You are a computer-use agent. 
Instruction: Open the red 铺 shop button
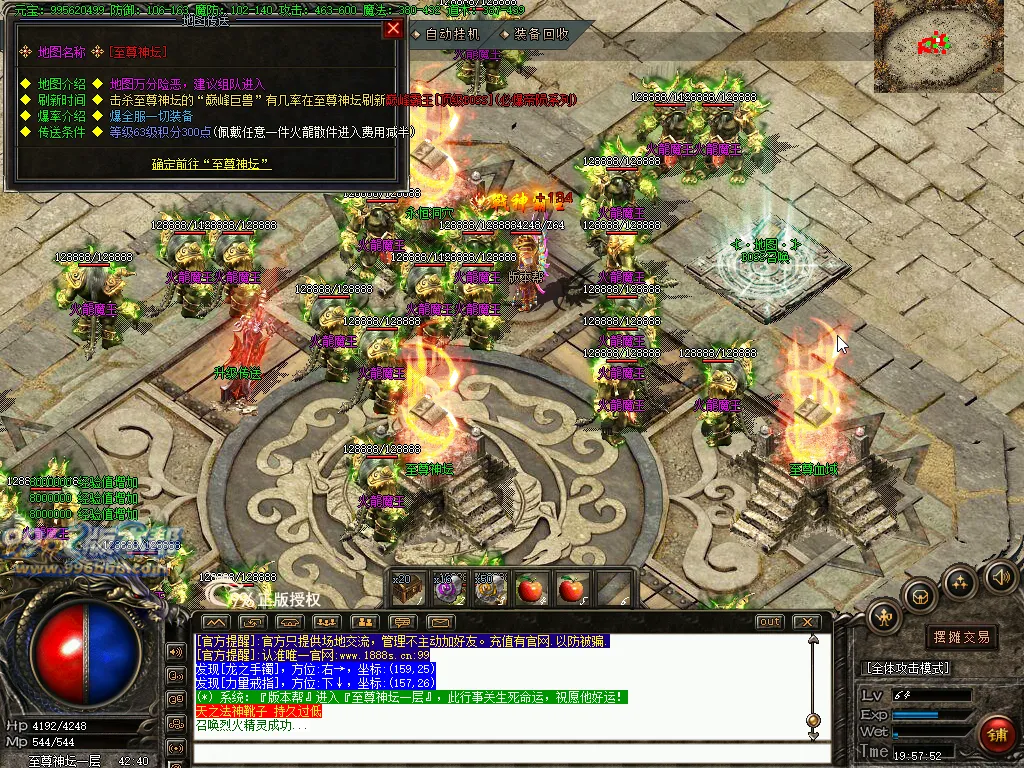pyautogui.click(x=996, y=733)
